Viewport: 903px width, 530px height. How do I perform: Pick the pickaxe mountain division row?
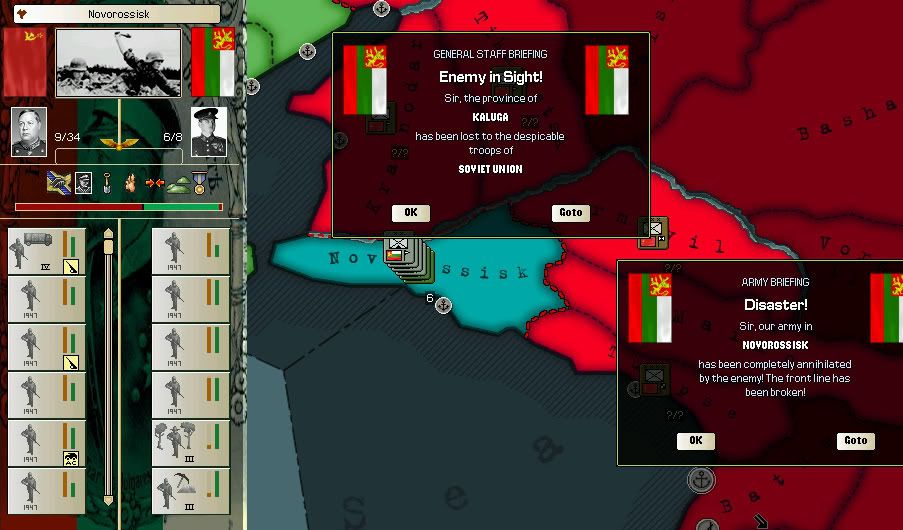pyautogui.click(x=190, y=491)
